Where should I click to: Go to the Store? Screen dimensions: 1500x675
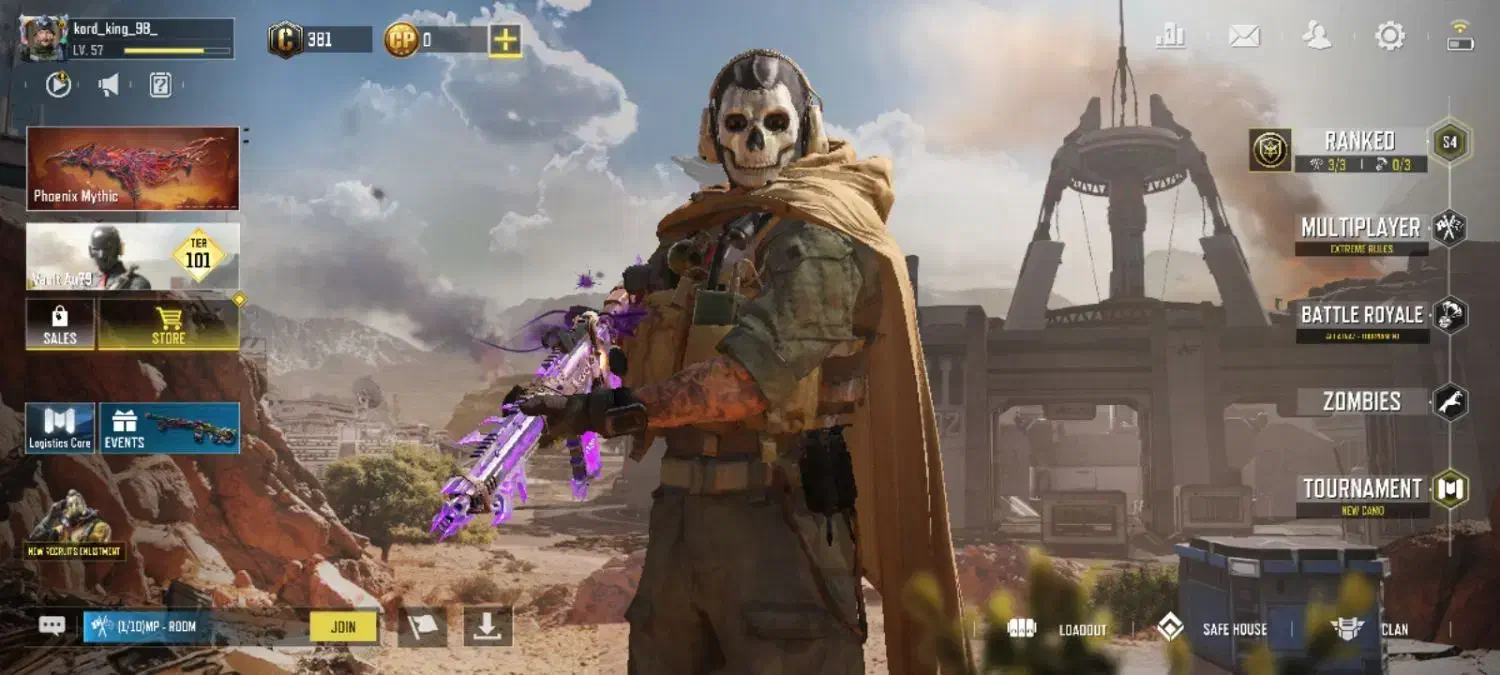coord(168,324)
